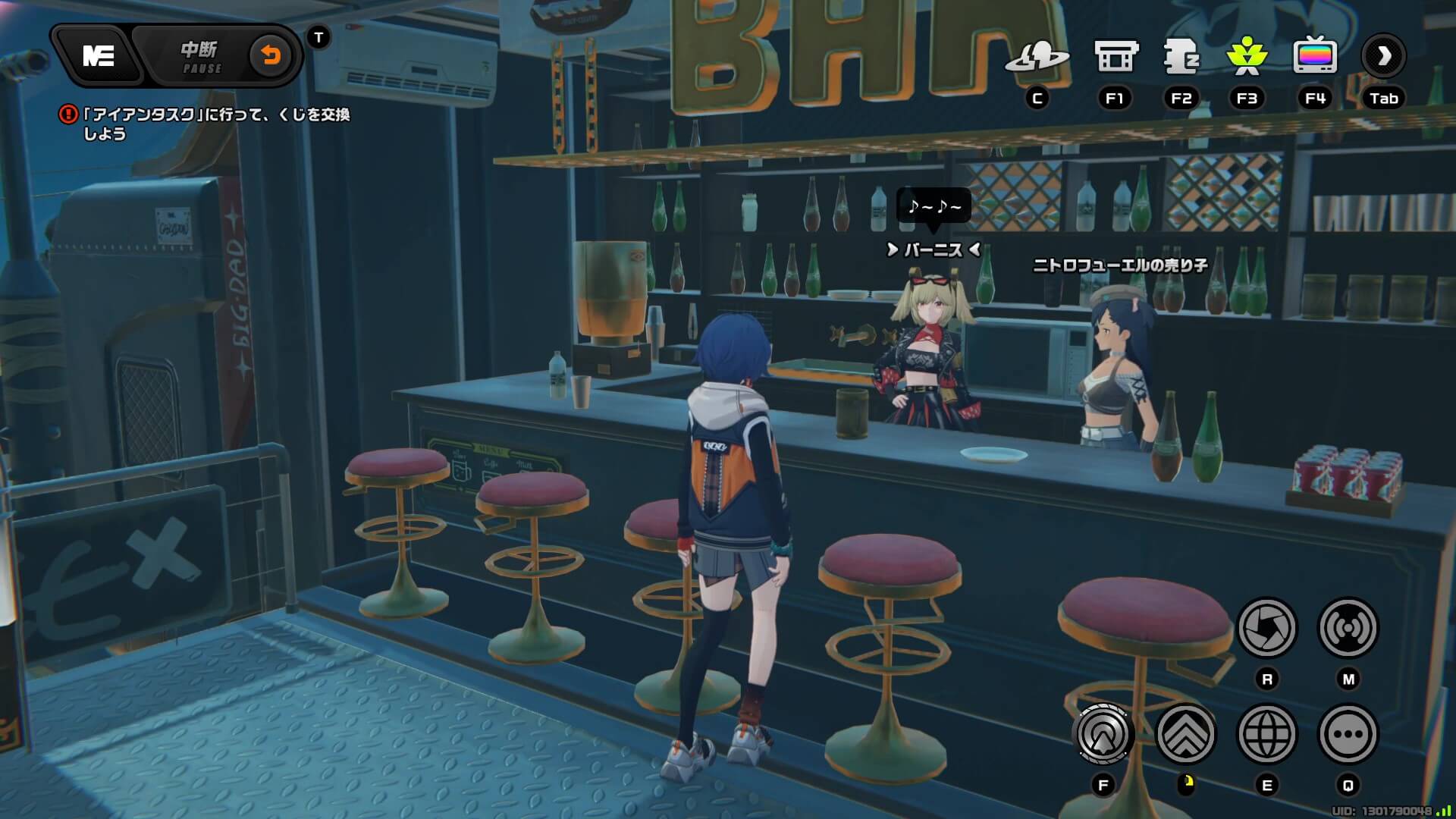The height and width of the screenshot is (819, 1456).
Task: Open the sleeping Z document icon
Action: 1181,57
